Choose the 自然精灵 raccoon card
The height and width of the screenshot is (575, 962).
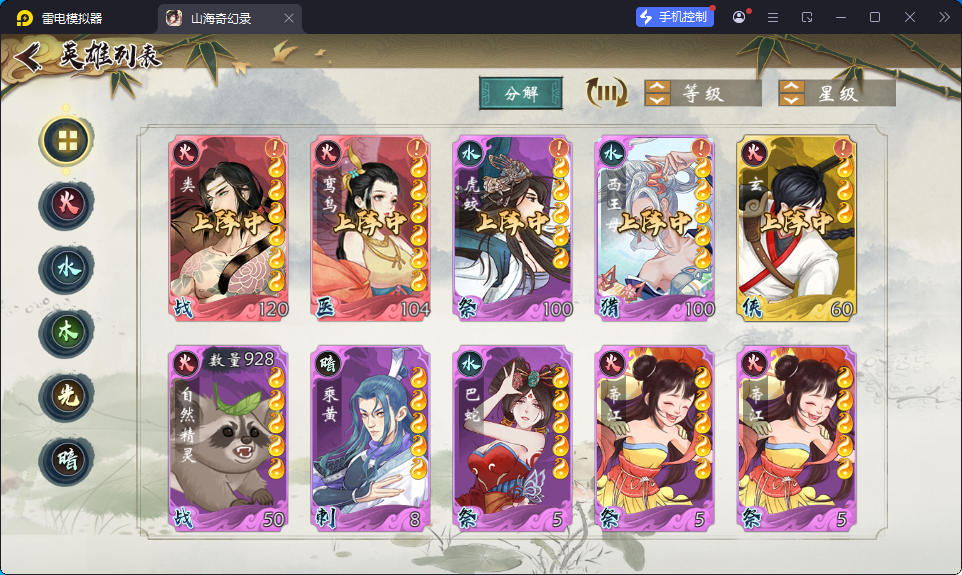(229, 438)
